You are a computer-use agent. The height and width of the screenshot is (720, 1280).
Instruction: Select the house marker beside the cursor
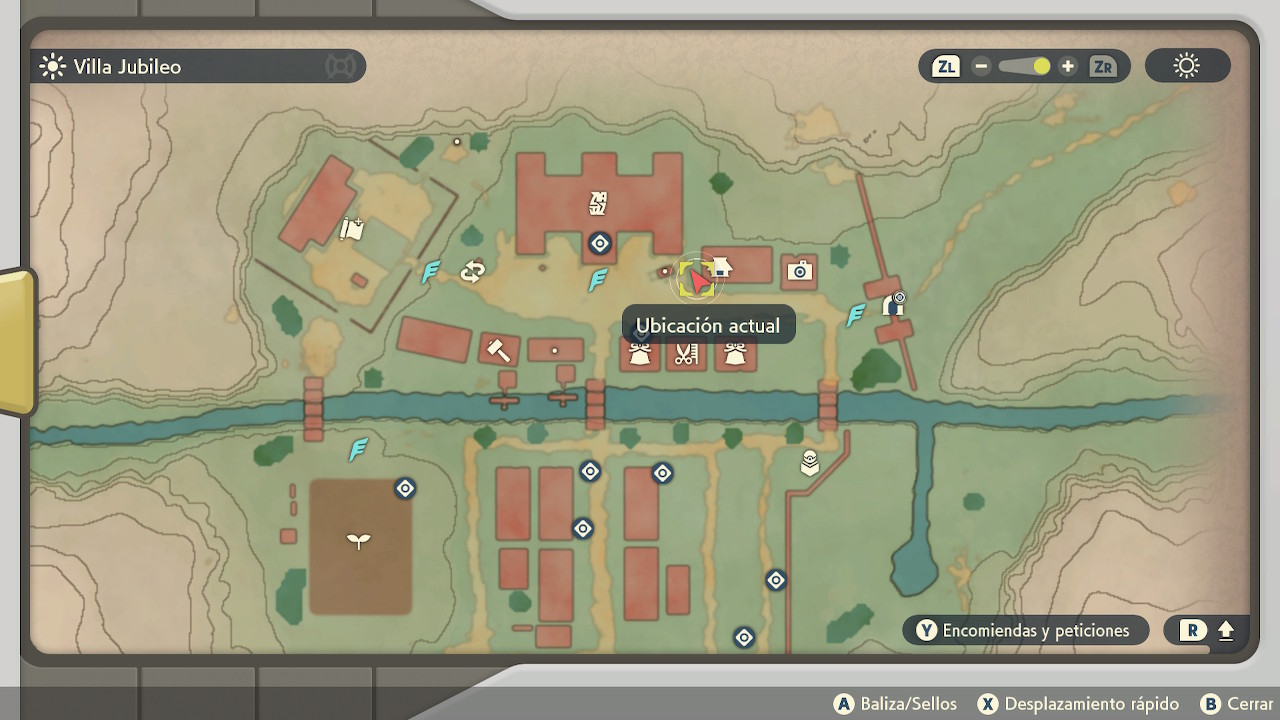click(721, 267)
